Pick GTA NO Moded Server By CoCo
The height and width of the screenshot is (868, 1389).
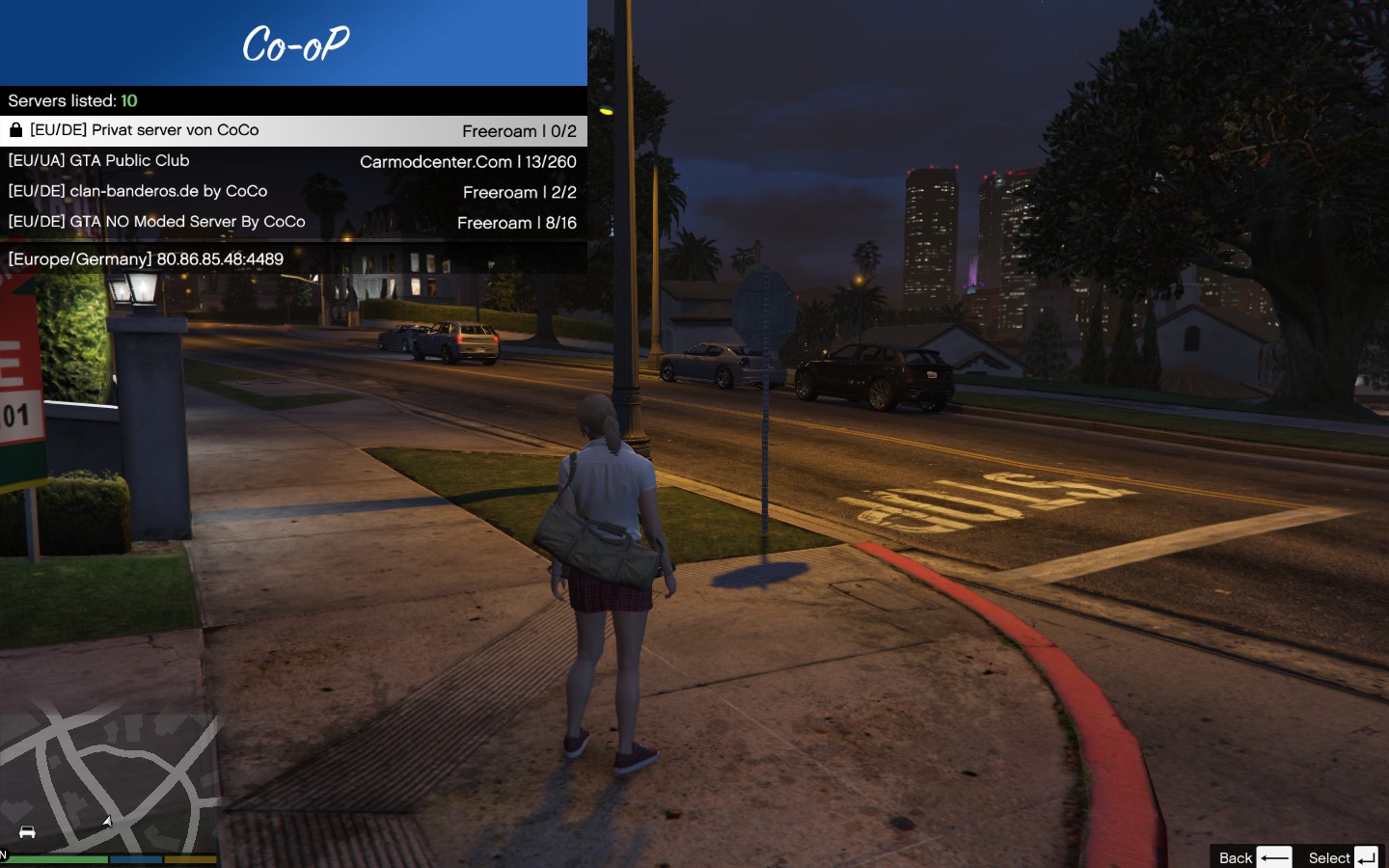click(293, 222)
